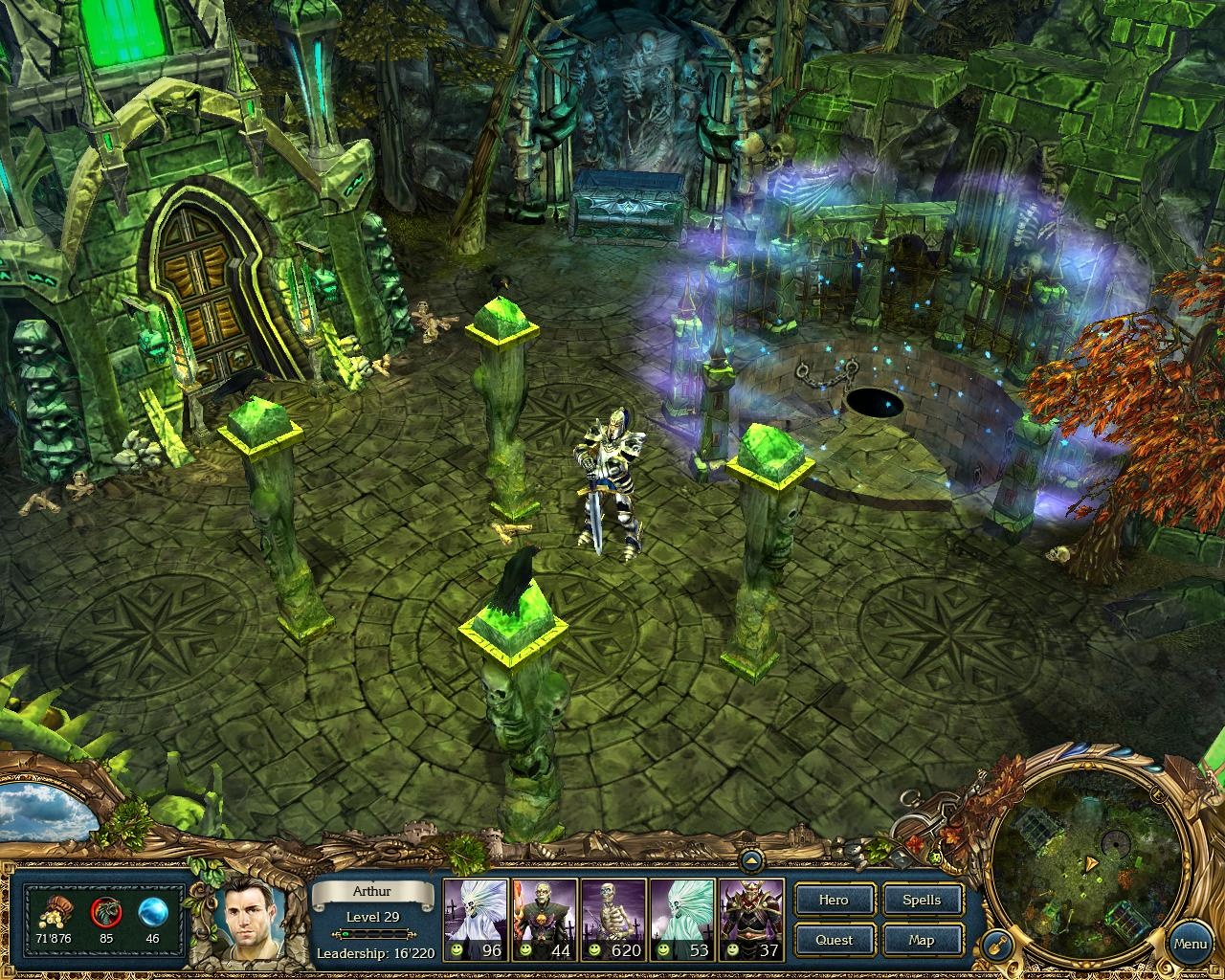
Task: Click the E compass marker on the minimap rim
Action: coord(1158,794)
